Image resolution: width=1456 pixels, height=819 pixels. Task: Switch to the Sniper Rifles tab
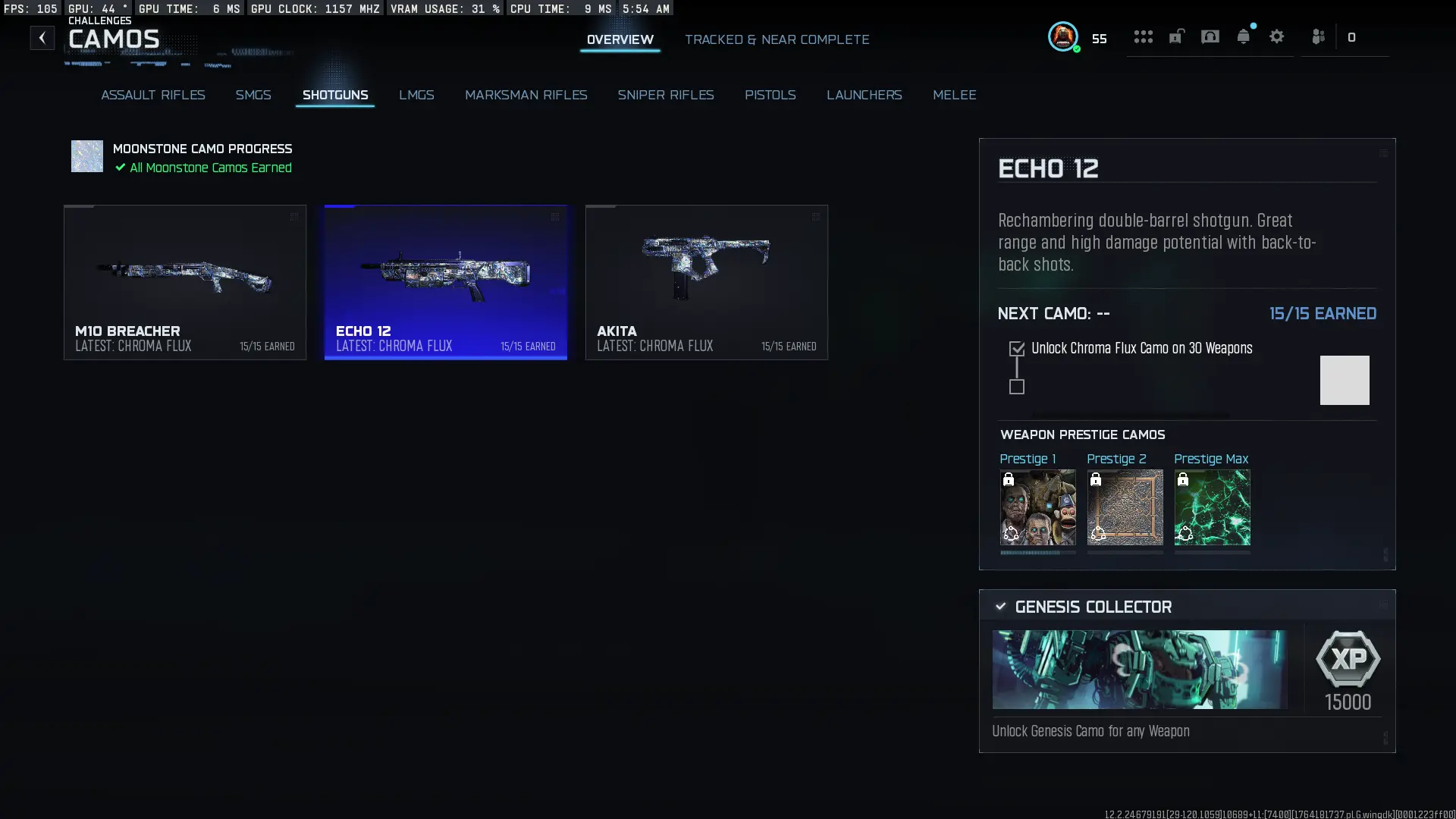click(x=666, y=95)
